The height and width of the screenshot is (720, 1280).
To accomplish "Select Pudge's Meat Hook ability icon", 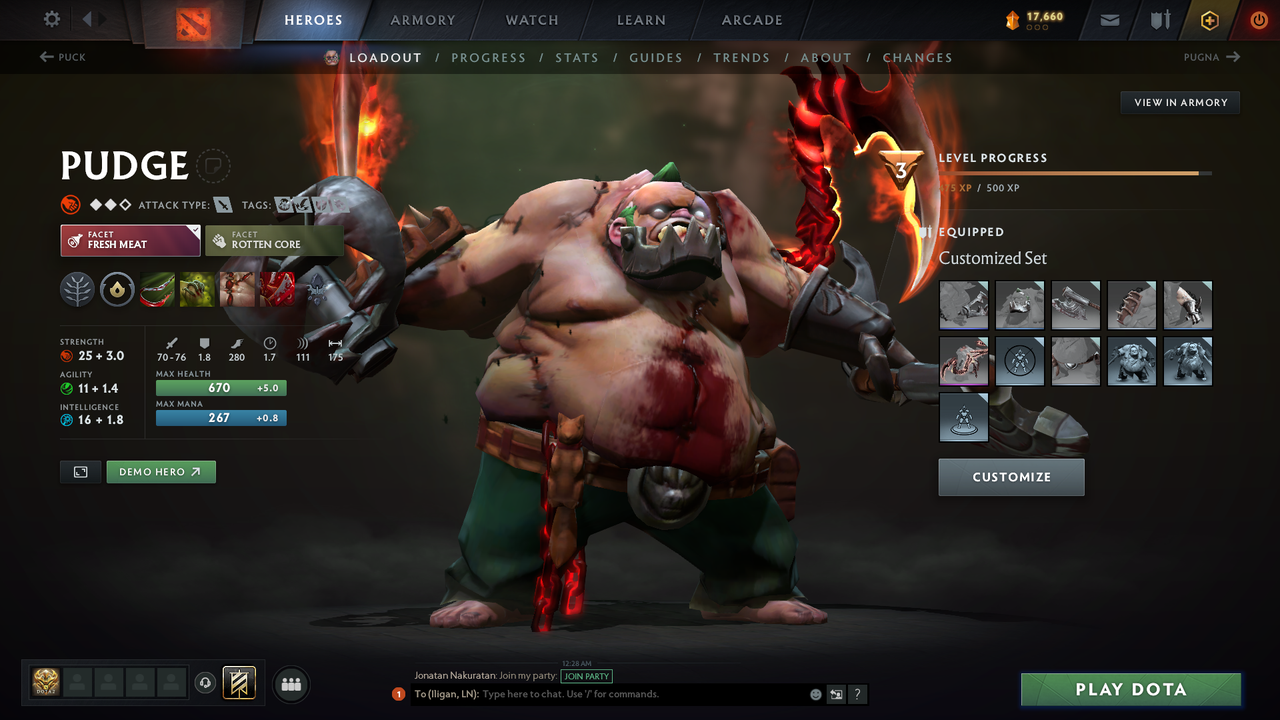I will click(x=157, y=290).
